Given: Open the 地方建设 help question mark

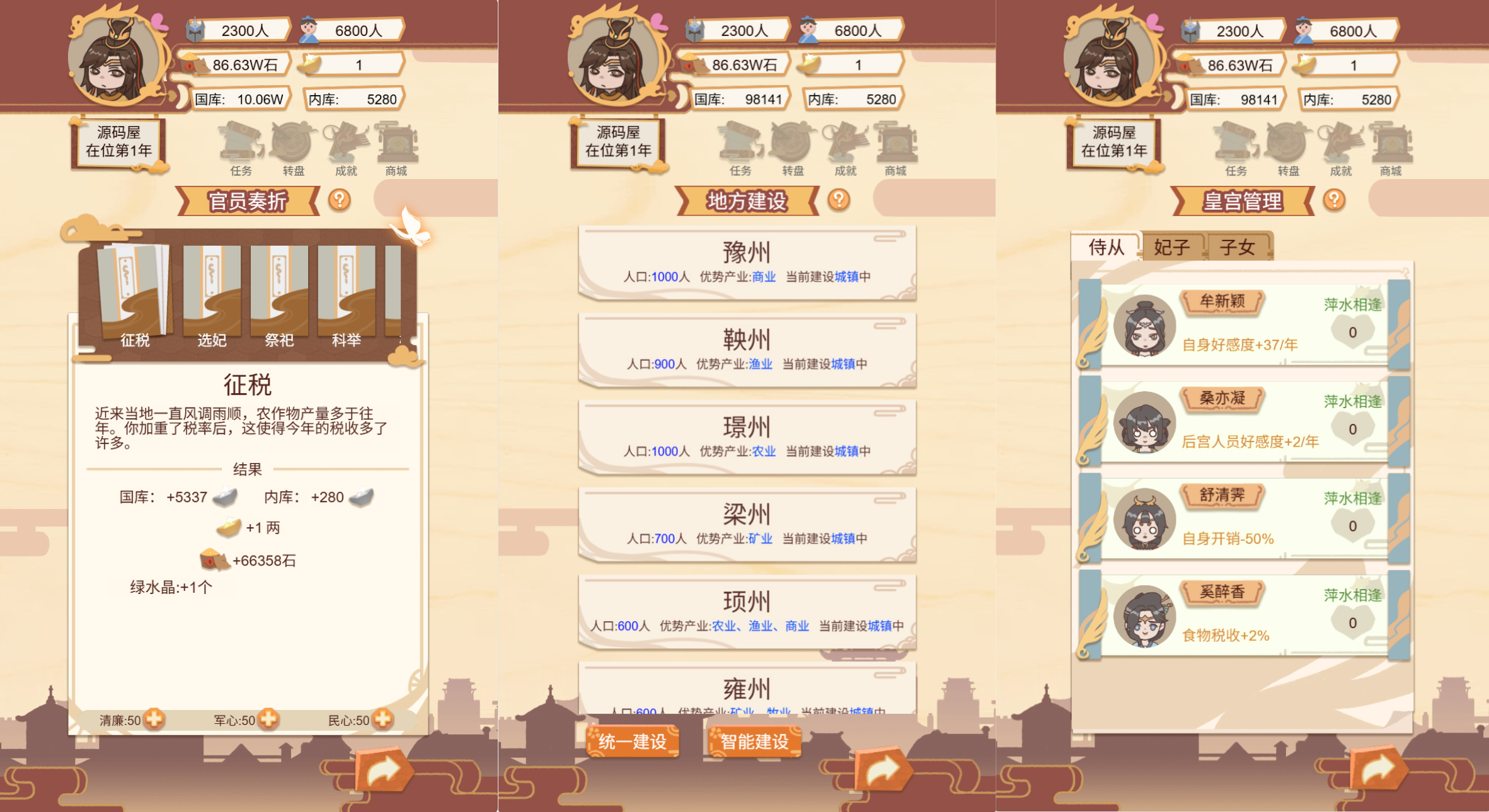Looking at the screenshot, I should tap(838, 200).
